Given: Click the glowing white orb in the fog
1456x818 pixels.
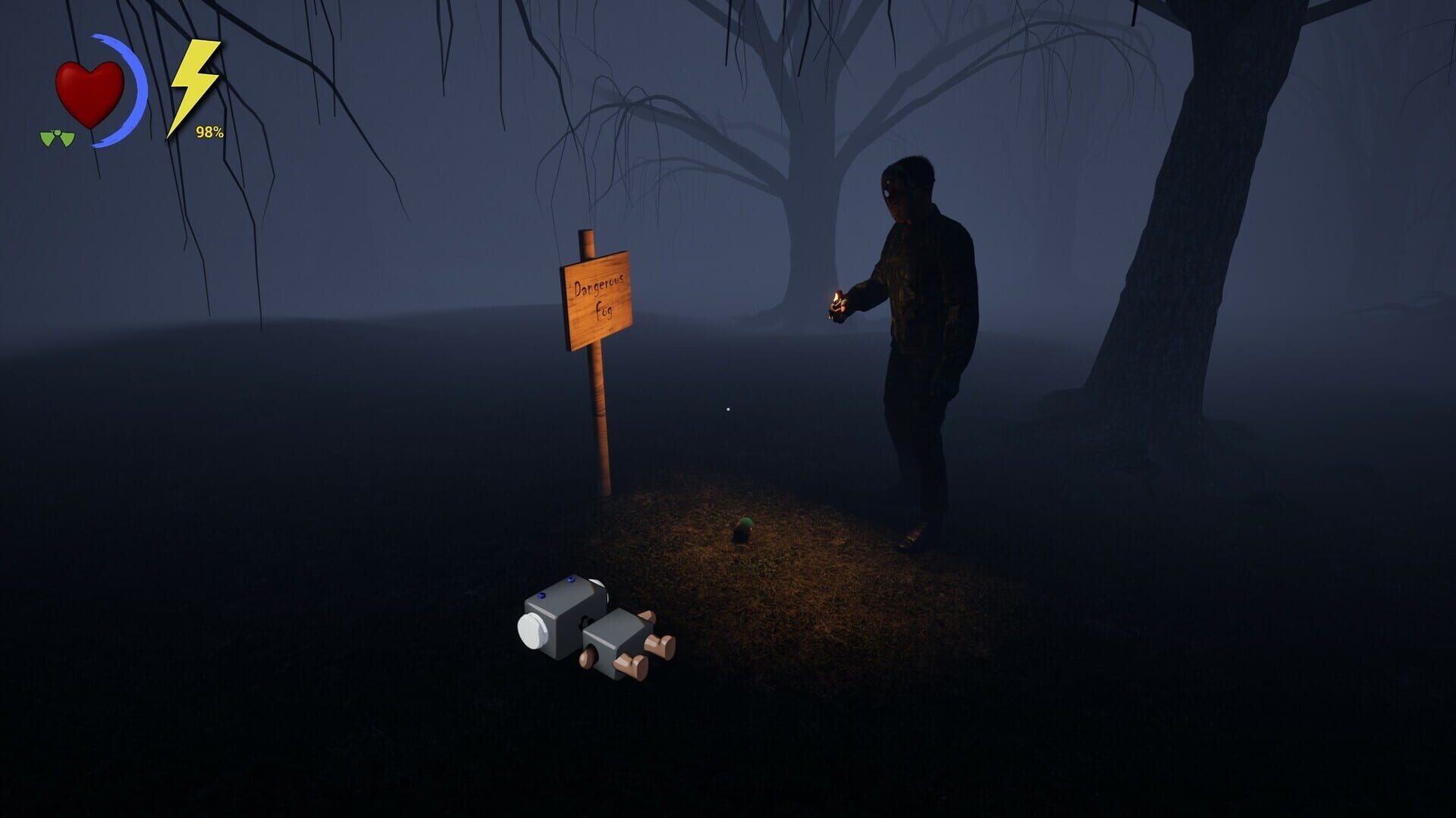Looking at the screenshot, I should coord(728,409).
